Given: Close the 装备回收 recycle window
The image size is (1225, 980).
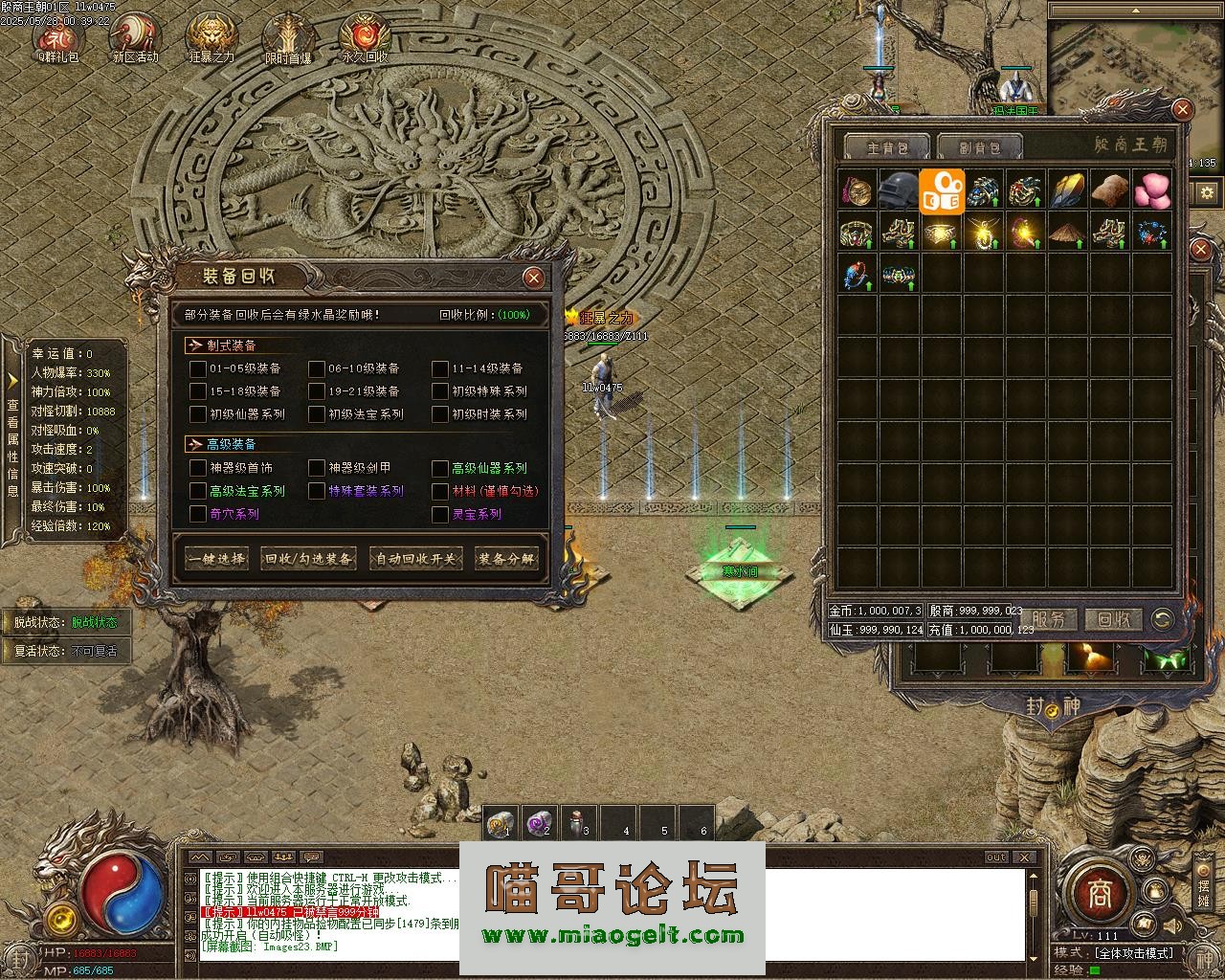Looking at the screenshot, I should coord(534,278).
